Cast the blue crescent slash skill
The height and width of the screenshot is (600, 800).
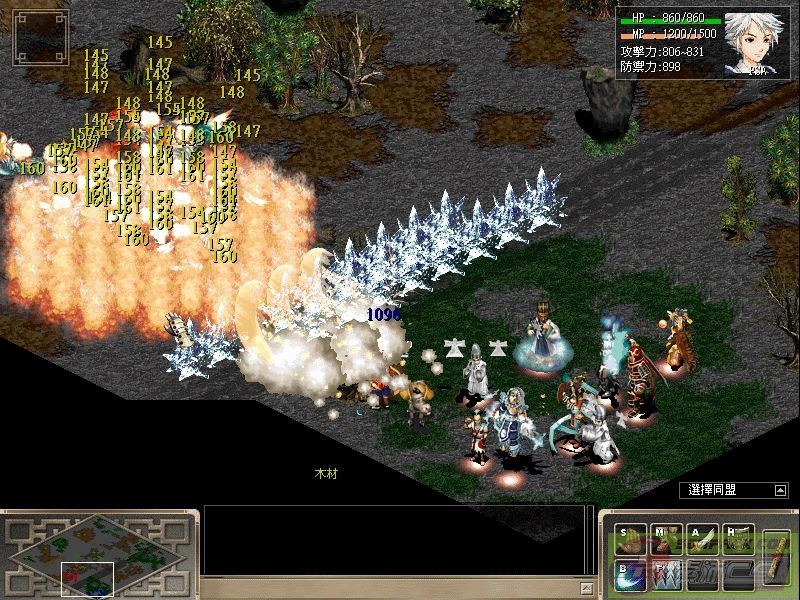630,574
